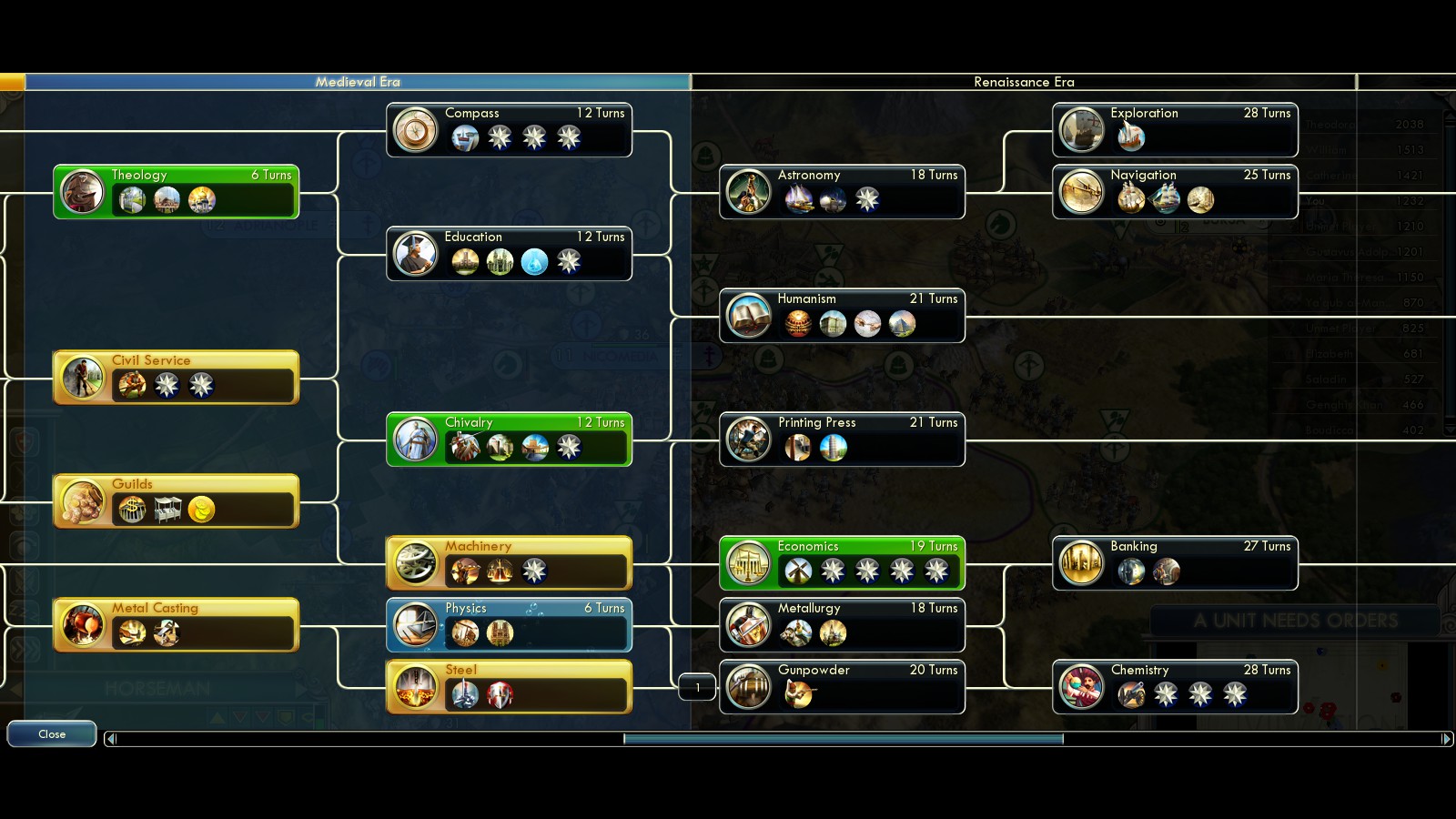Viewport: 1456px width, 819px height.
Task: Click the scrollbar's left arrow
Action: [x=111, y=739]
